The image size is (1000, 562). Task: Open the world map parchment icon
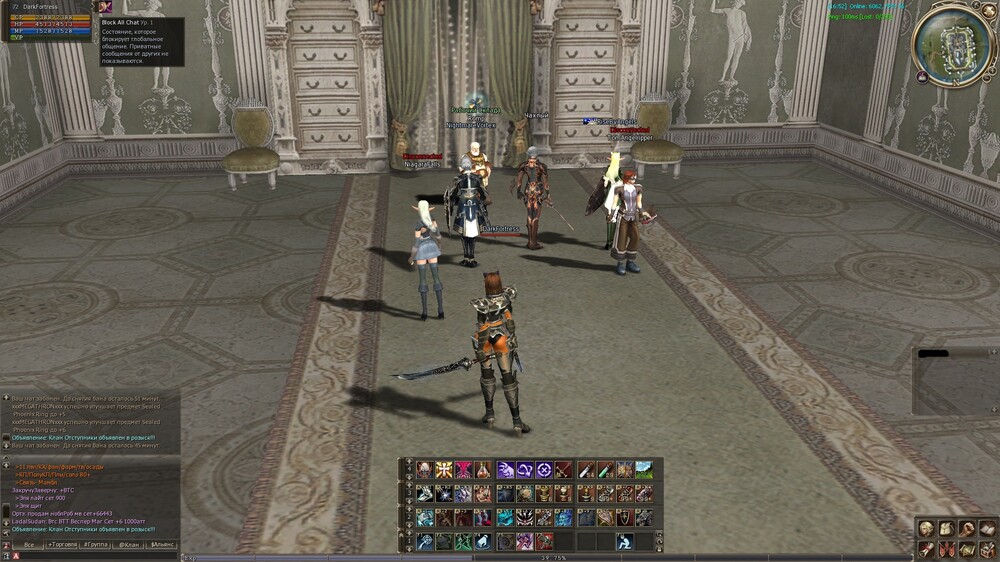pyautogui.click(x=966, y=549)
